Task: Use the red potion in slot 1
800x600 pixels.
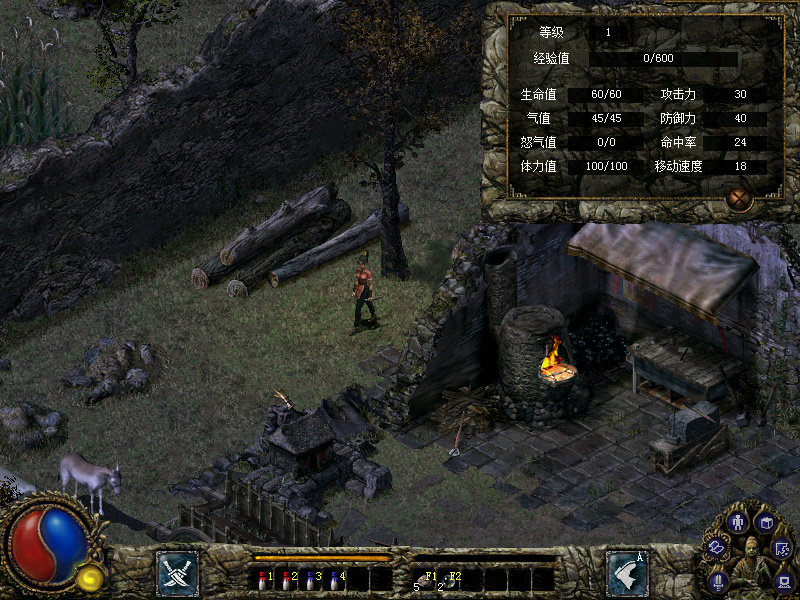Action: click(262, 579)
